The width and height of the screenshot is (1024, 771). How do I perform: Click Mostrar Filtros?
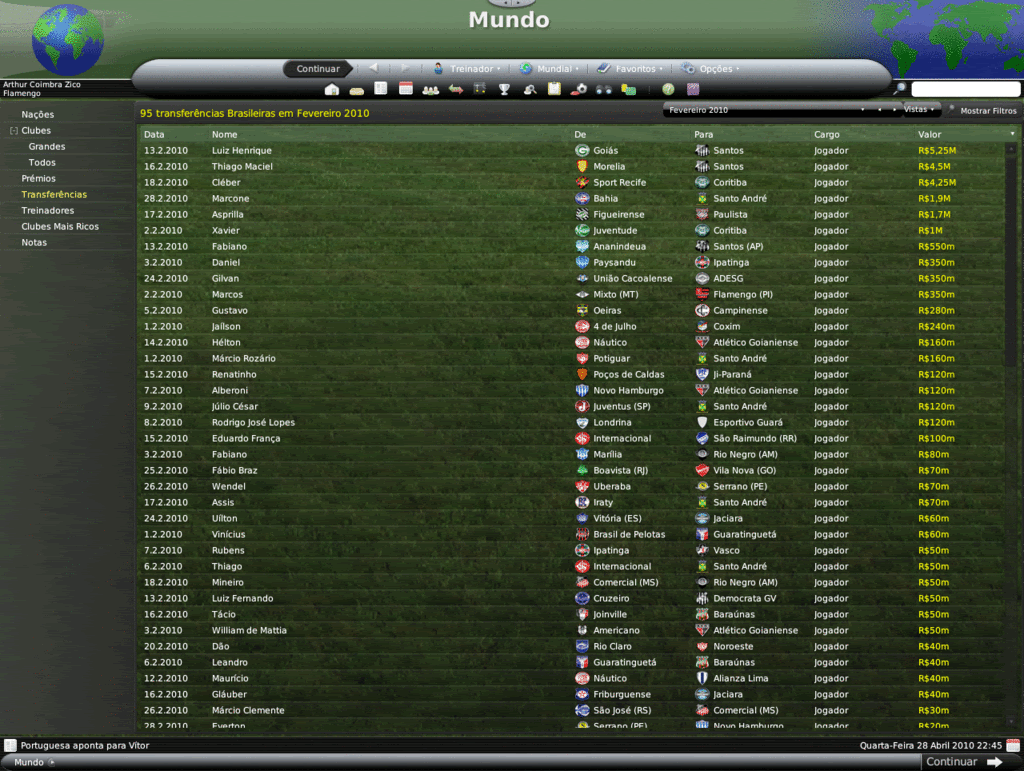coord(987,111)
